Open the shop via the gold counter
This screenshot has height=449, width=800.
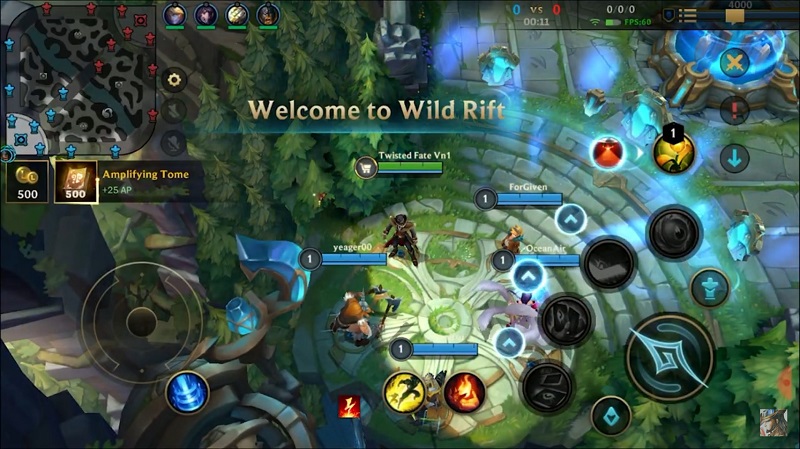tap(27, 181)
